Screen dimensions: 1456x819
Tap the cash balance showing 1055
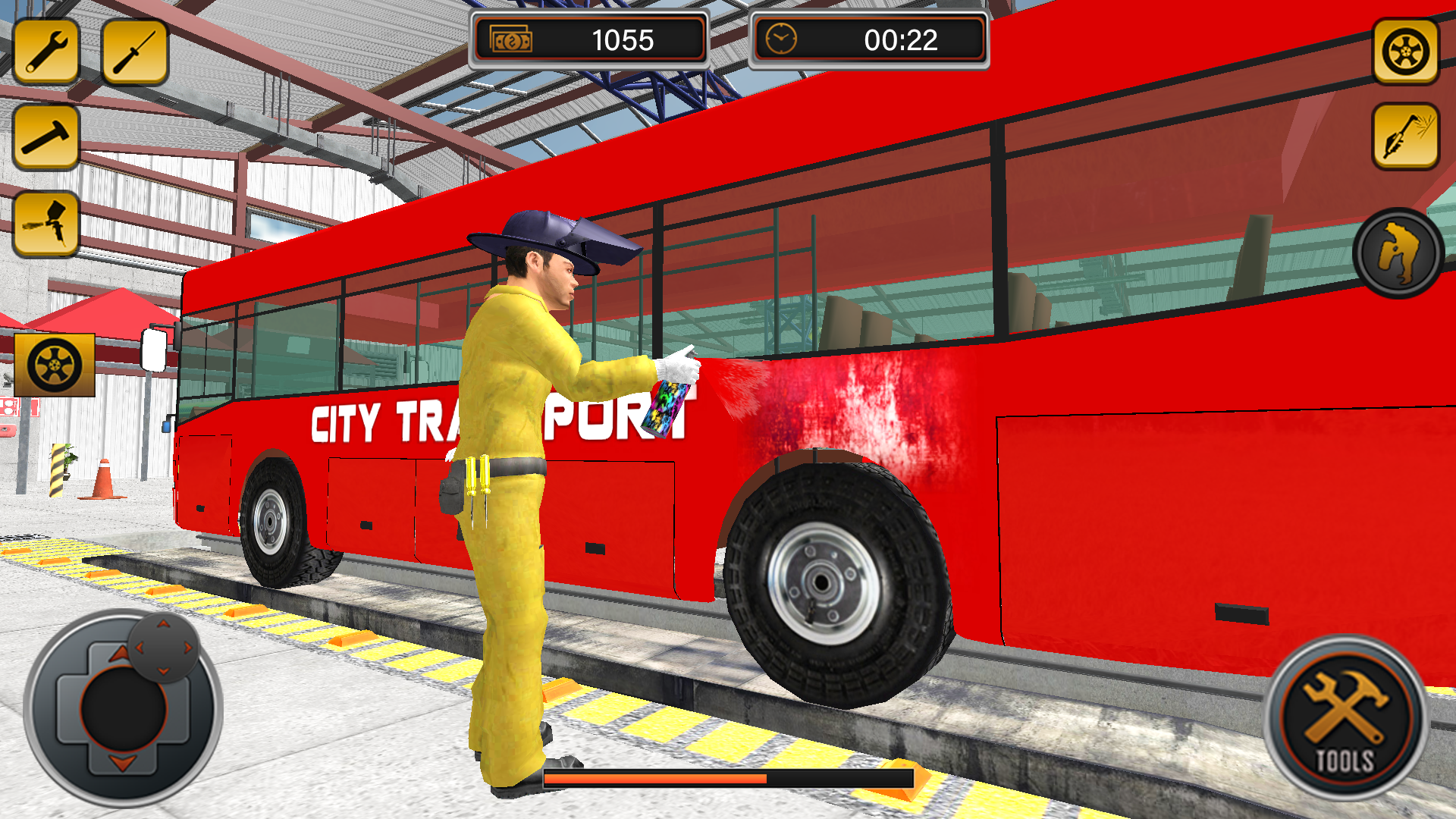click(x=622, y=41)
